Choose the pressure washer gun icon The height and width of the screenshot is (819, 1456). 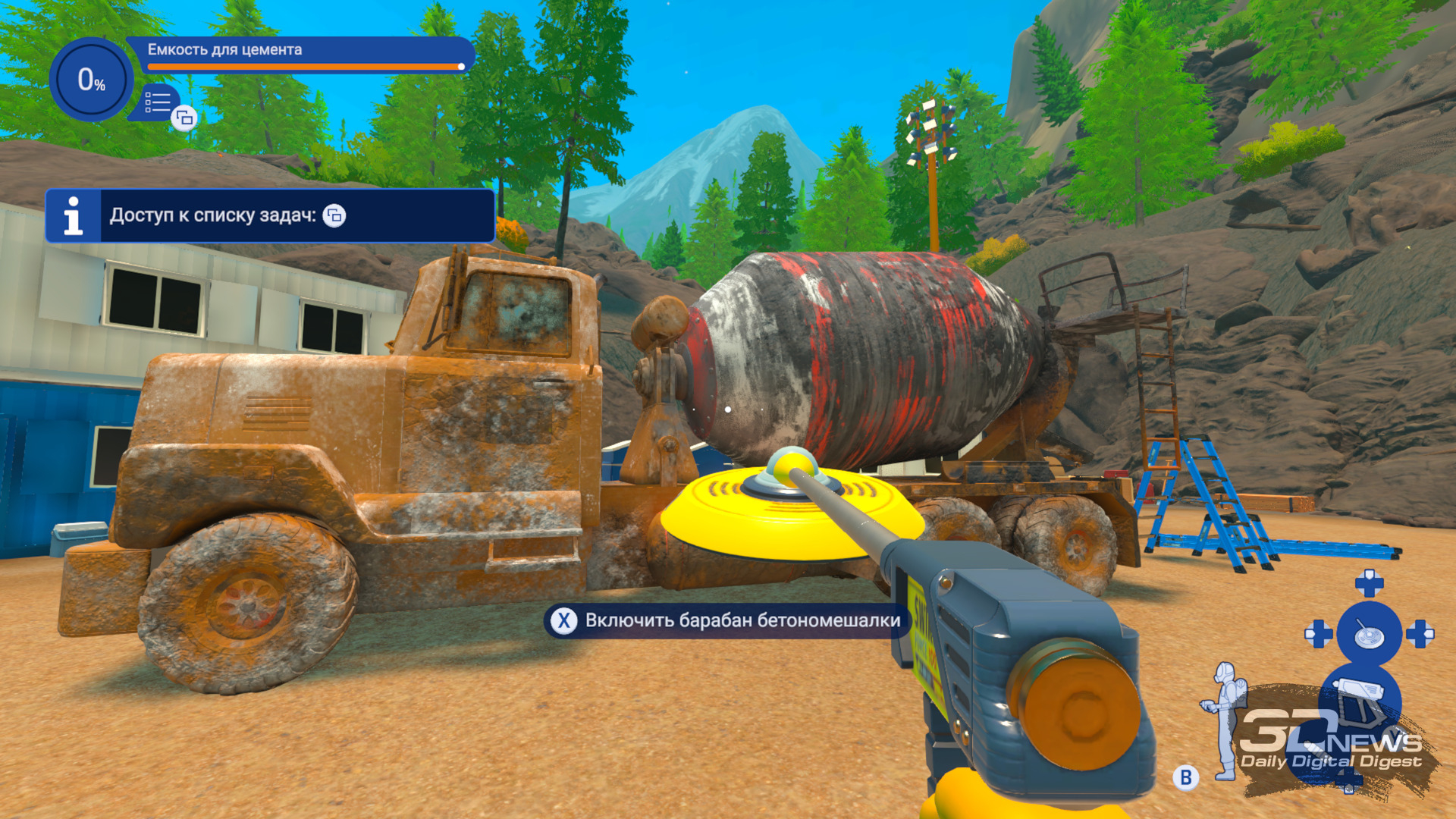tap(1359, 698)
